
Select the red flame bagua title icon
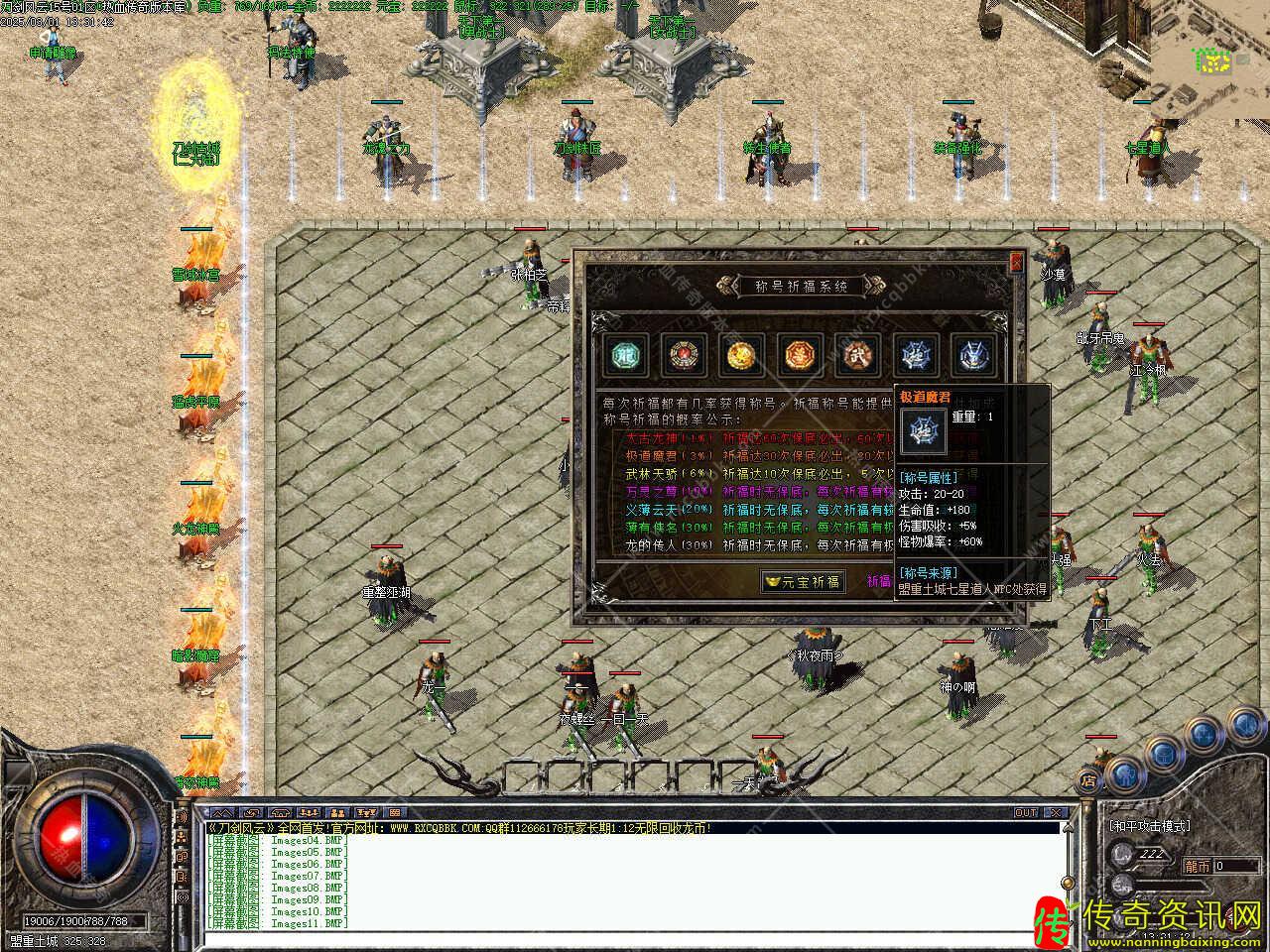click(x=681, y=356)
